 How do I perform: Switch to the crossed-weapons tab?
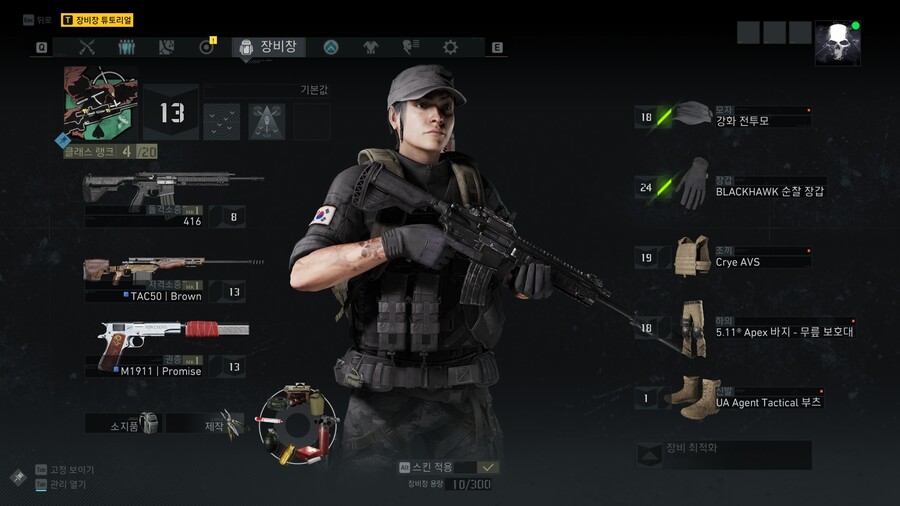87,47
